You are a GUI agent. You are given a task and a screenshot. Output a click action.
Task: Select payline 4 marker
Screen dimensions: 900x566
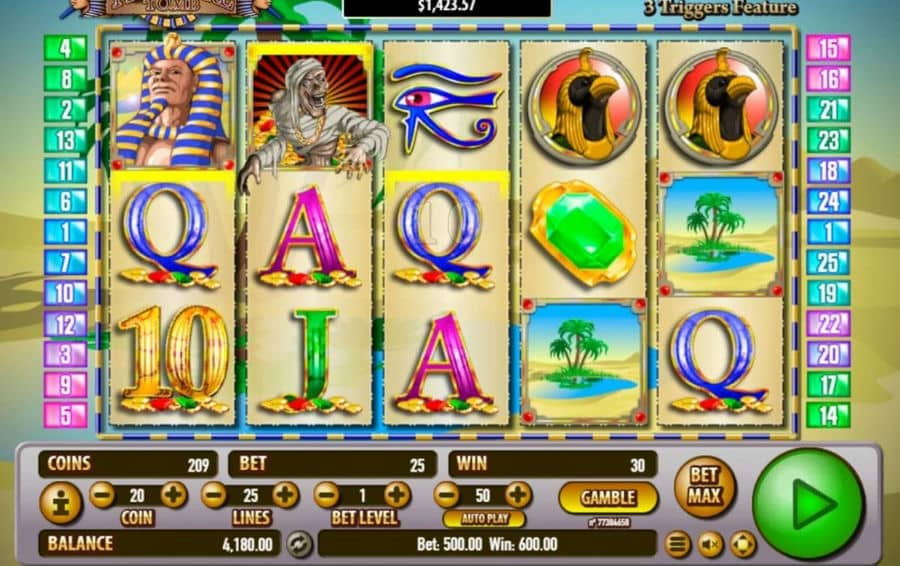[65, 47]
